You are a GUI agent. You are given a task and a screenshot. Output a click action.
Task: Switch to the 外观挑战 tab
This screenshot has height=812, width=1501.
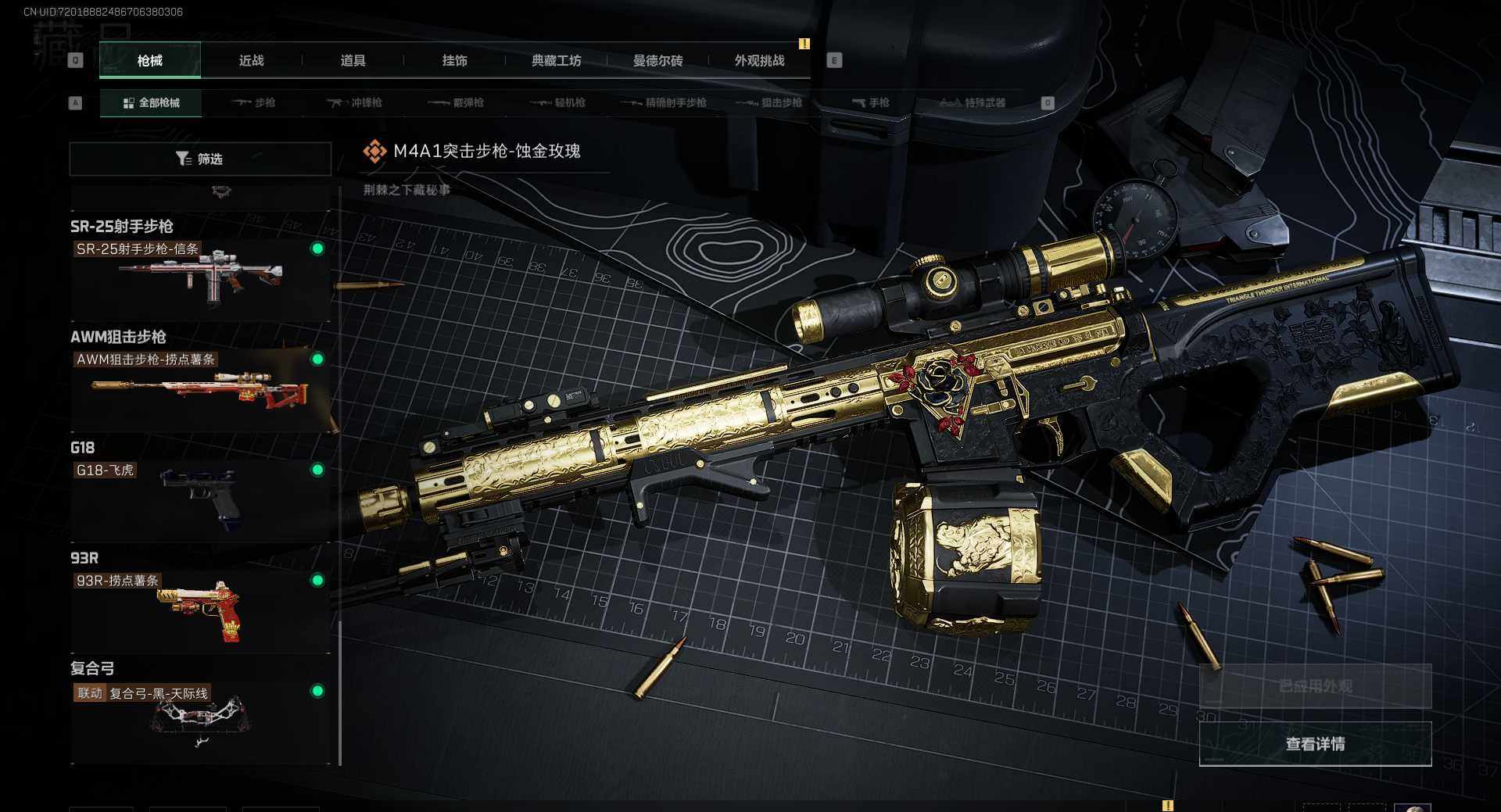click(x=759, y=61)
